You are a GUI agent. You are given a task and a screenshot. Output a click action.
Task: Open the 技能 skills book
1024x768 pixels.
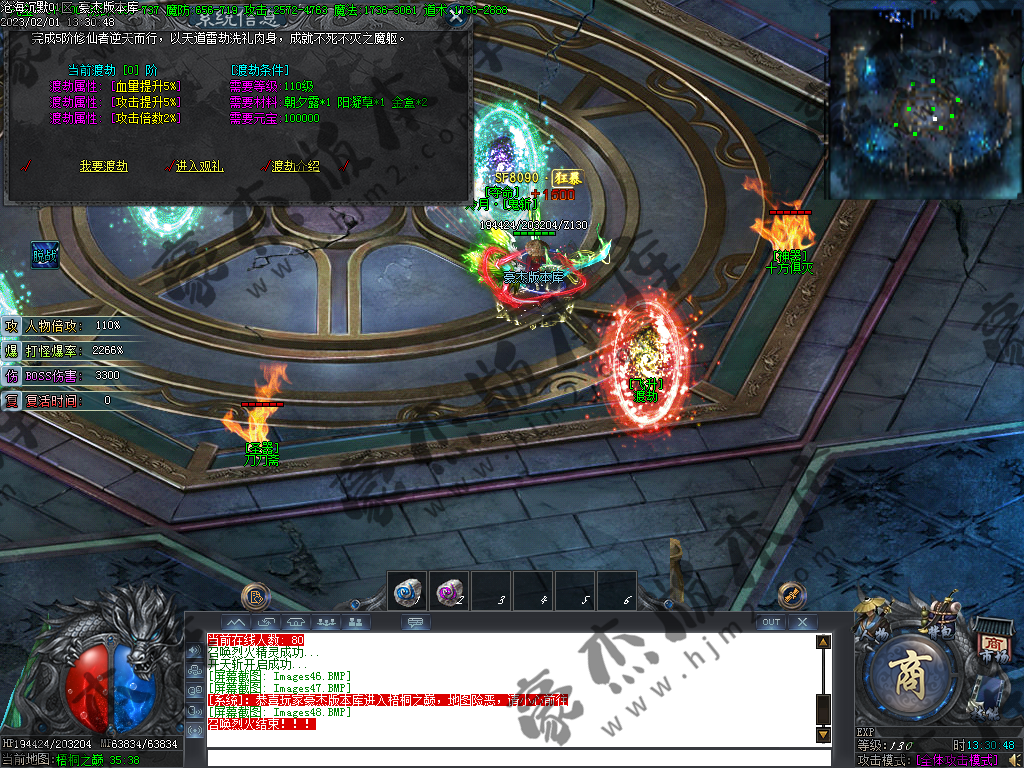pyautogui.click(x=990, y=710)
